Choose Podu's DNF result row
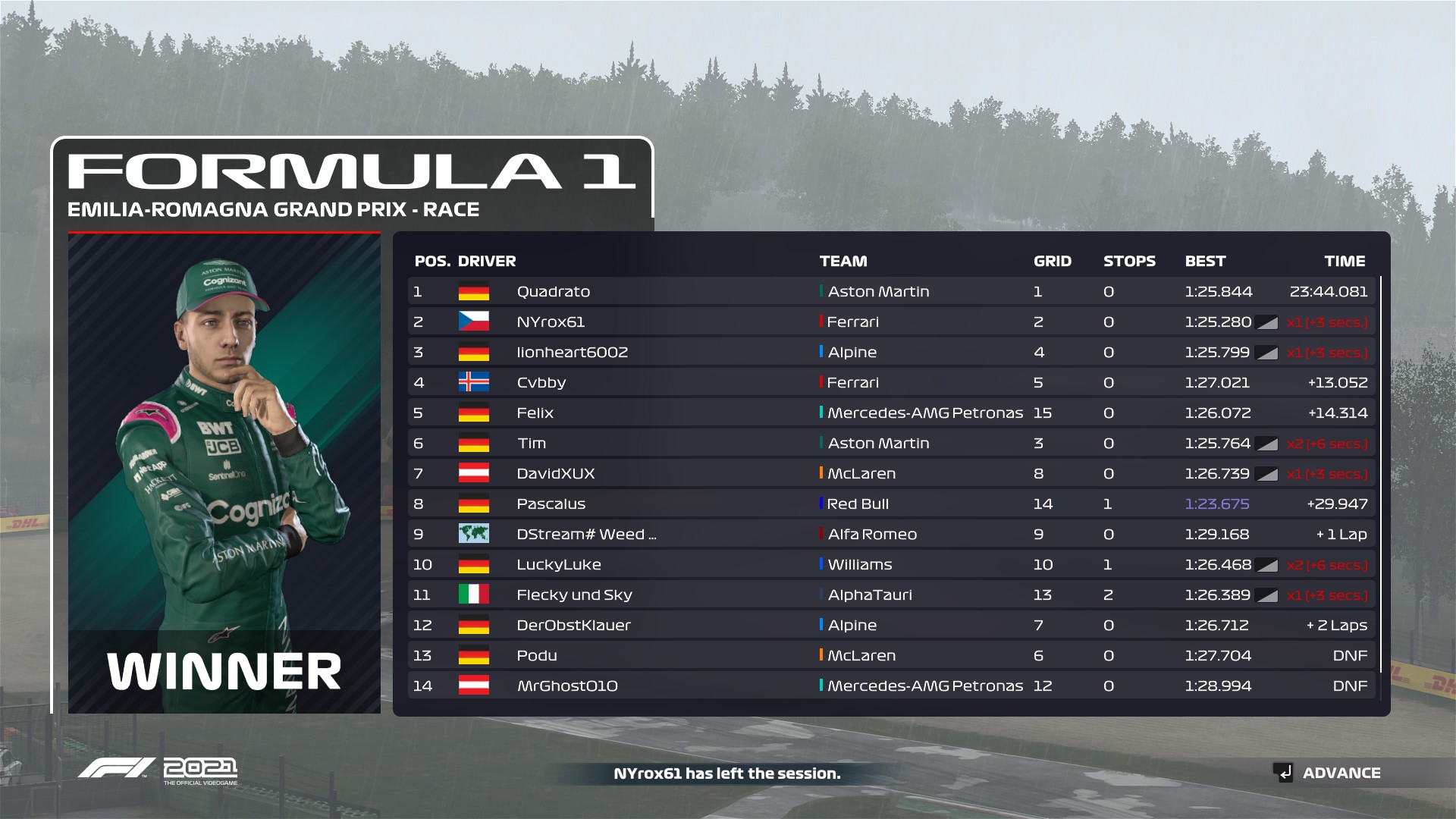 (x=891, y=655)
